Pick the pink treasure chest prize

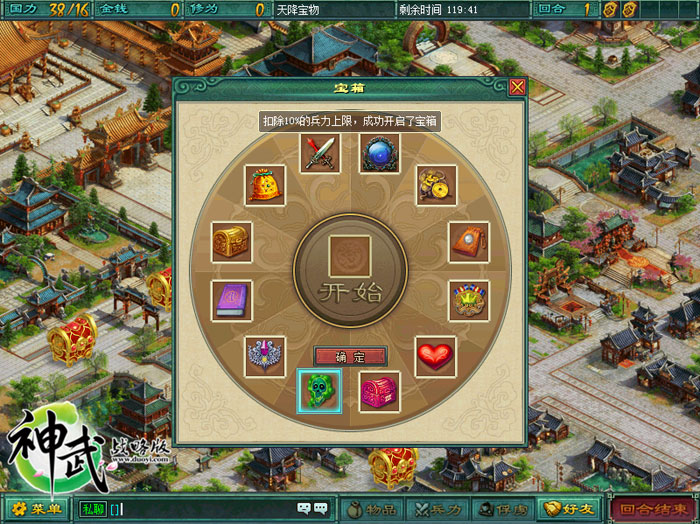[380, 390]
